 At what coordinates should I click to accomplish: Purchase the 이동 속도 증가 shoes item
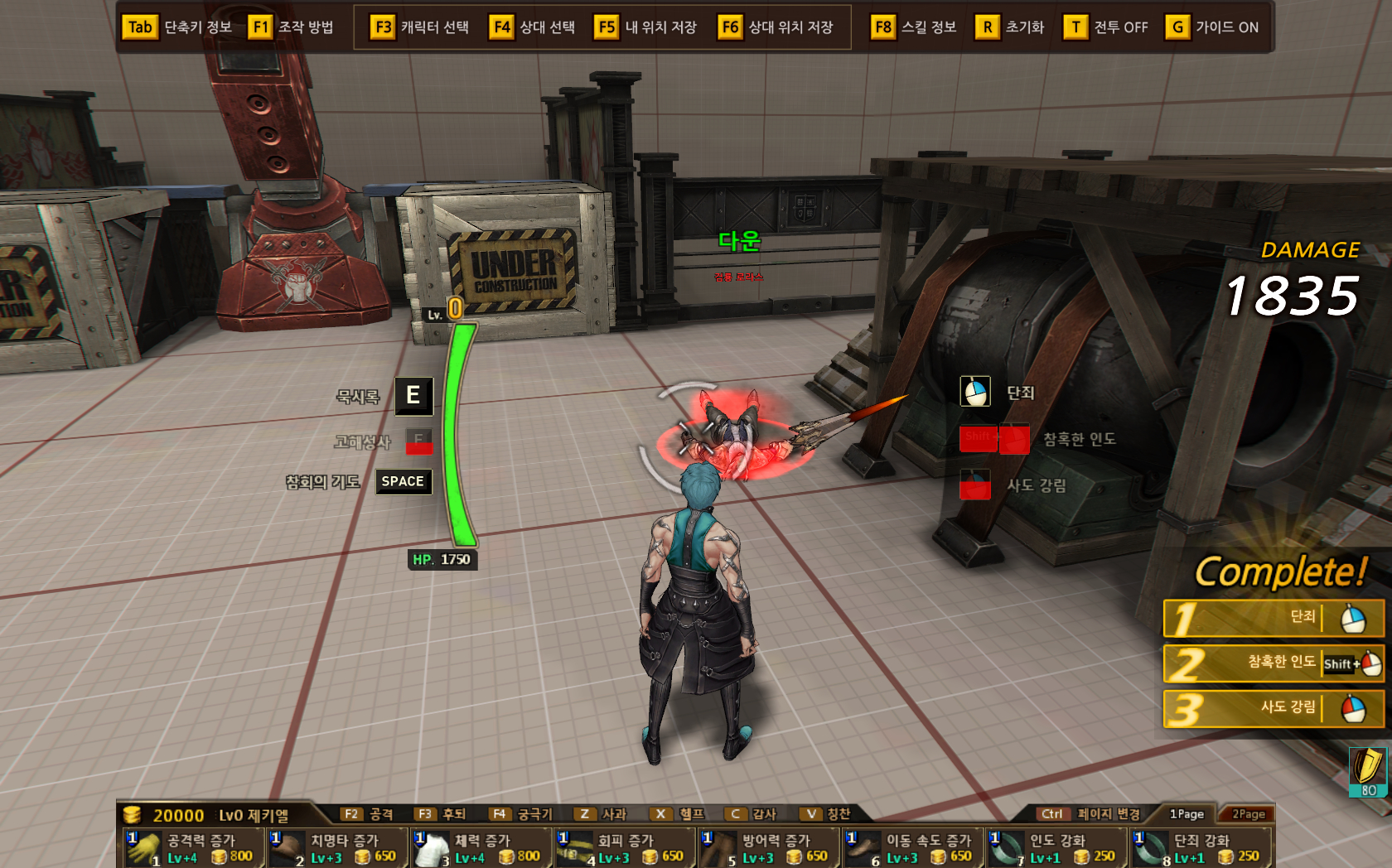(912, 848)
